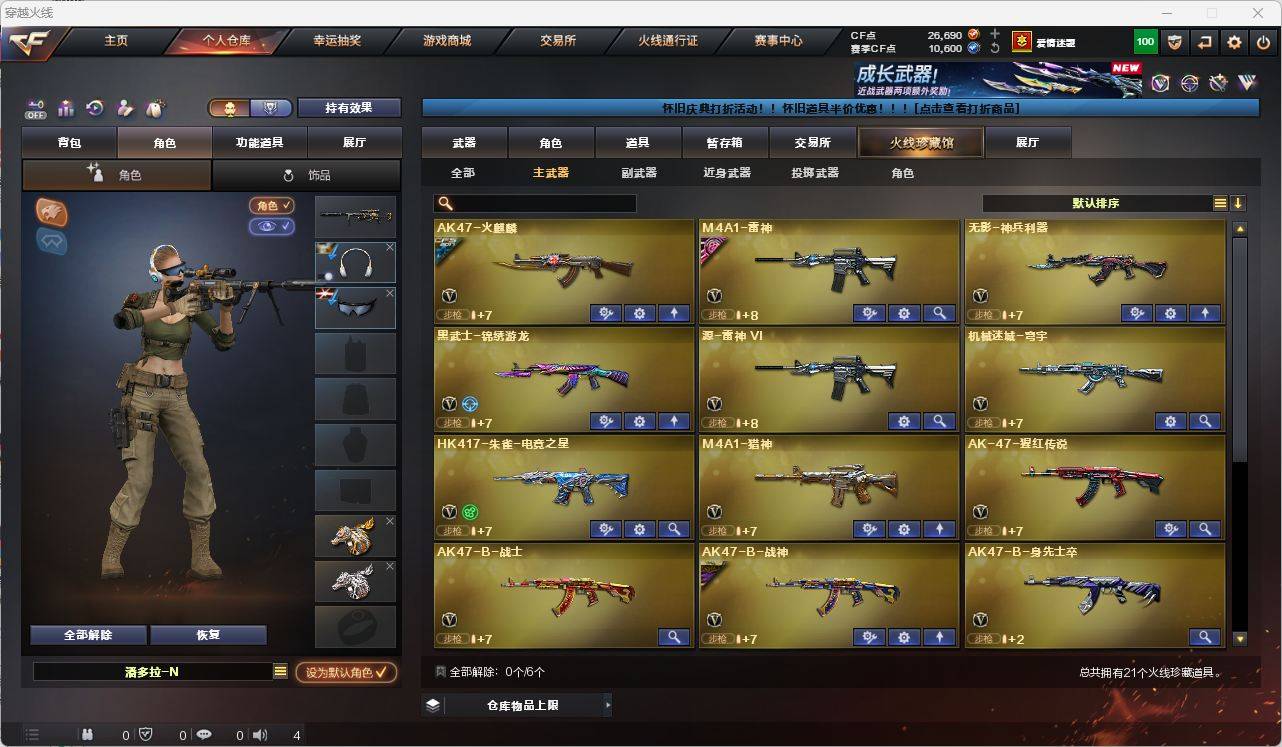Click the power/exit icon in top right corner
The width and height of the screenshot is (1282, 747).
coord(1263,42)
